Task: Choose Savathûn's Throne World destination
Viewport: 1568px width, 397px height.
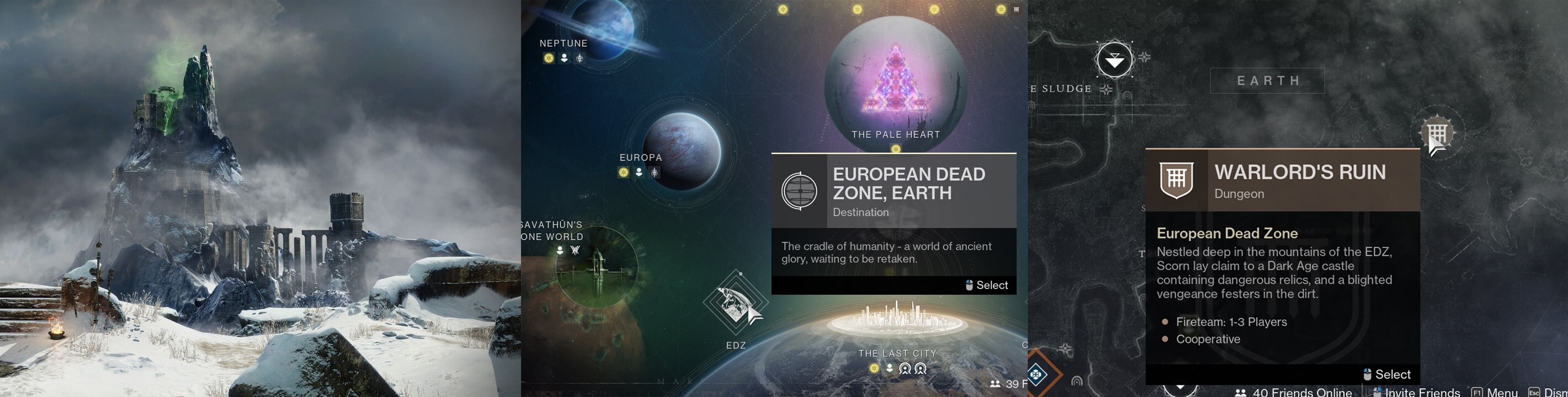Action: (597, 267)
